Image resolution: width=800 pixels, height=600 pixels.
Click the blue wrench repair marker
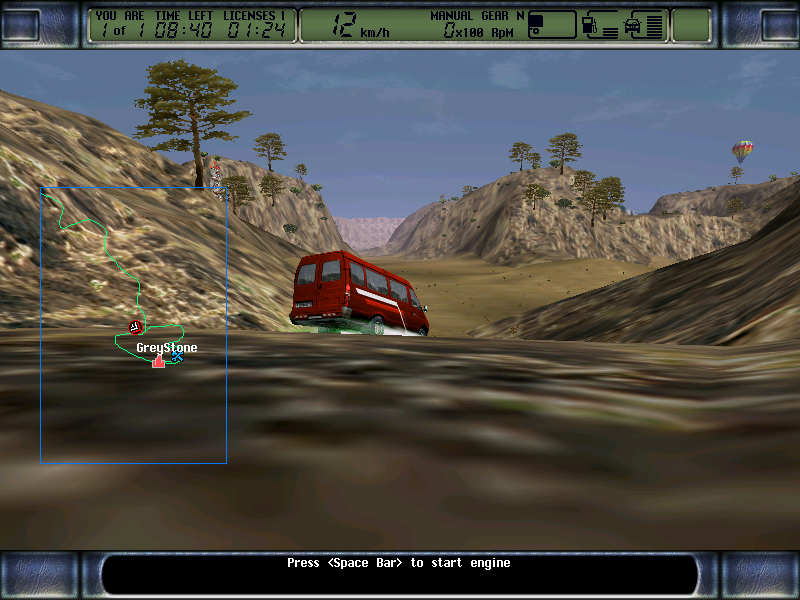click(177, 355)
